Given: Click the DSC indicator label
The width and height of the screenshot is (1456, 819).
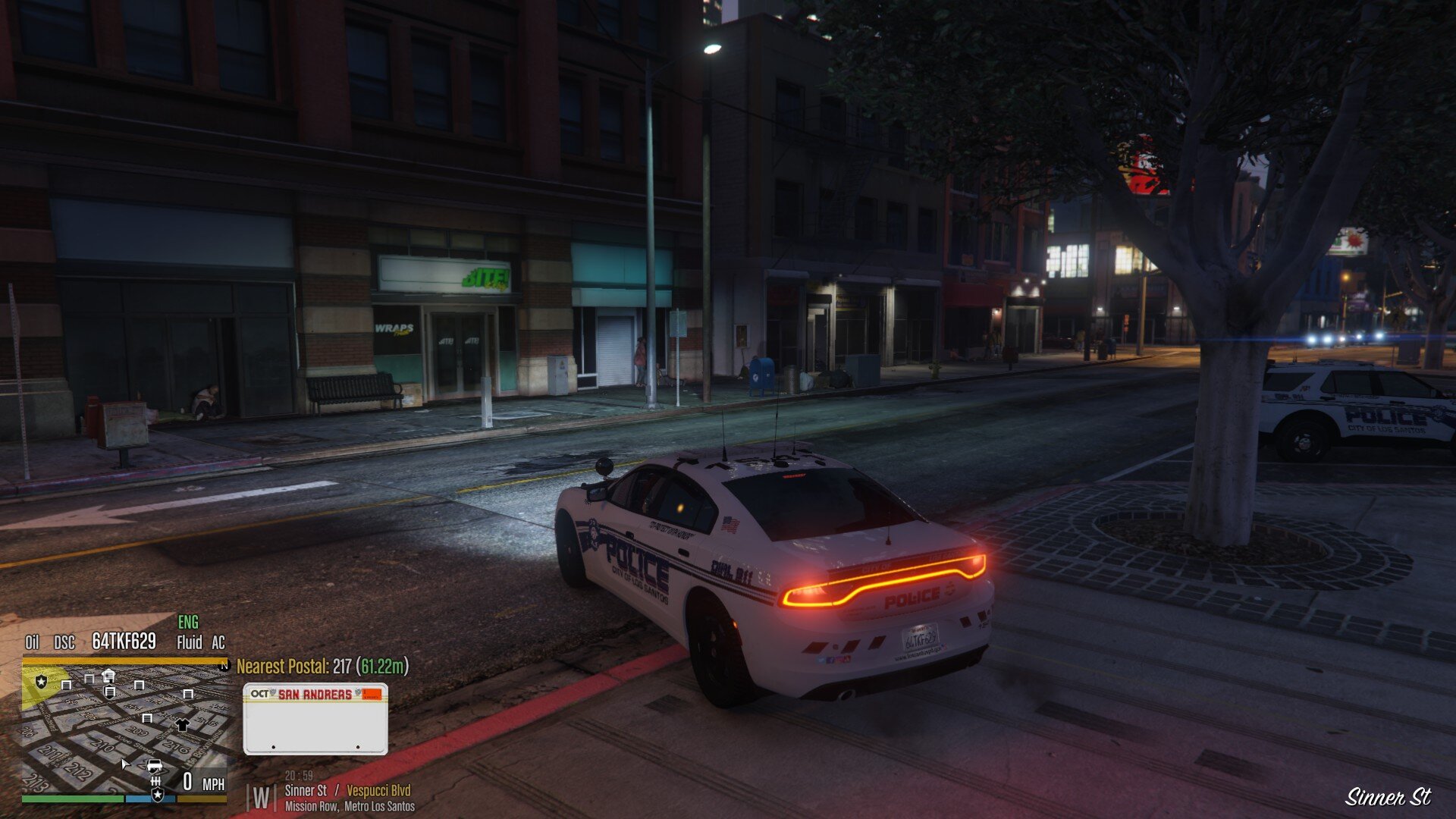Looking at the screenshot, I should (64, 643).
